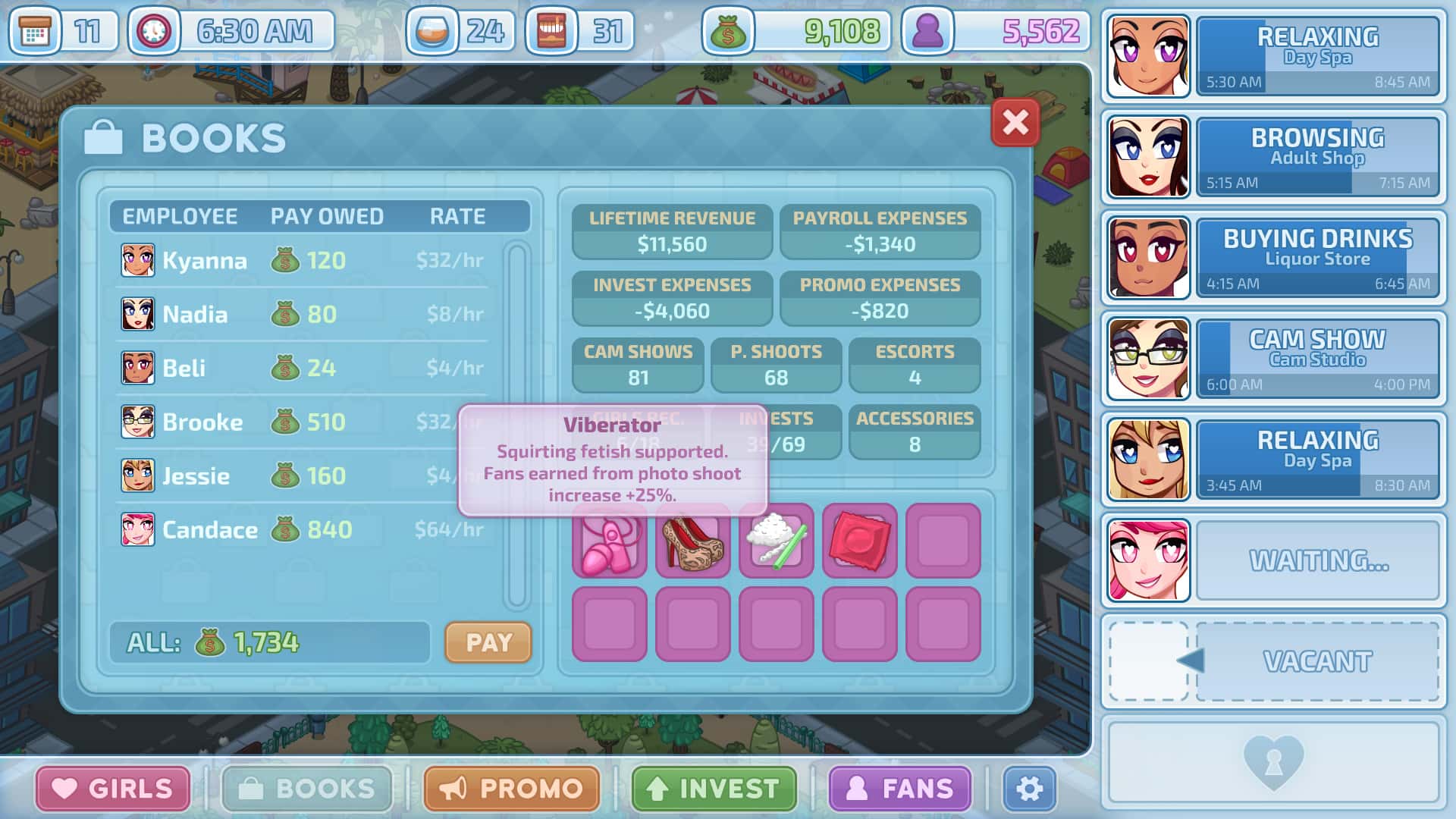The image size is (1456, 819).
Task: Switch to the Promo tab
Action: (512, 789)
